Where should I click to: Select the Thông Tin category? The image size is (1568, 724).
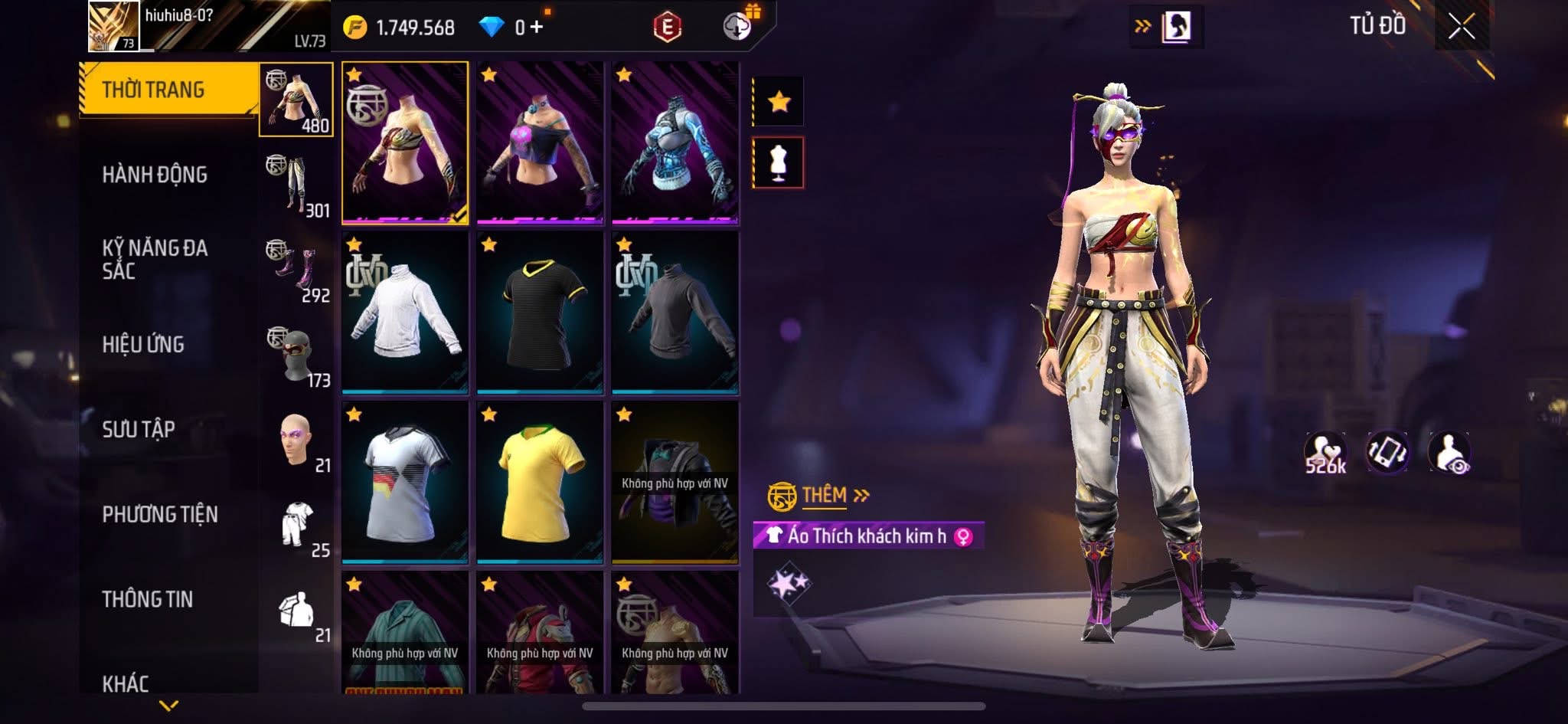[x=148, y=599]
